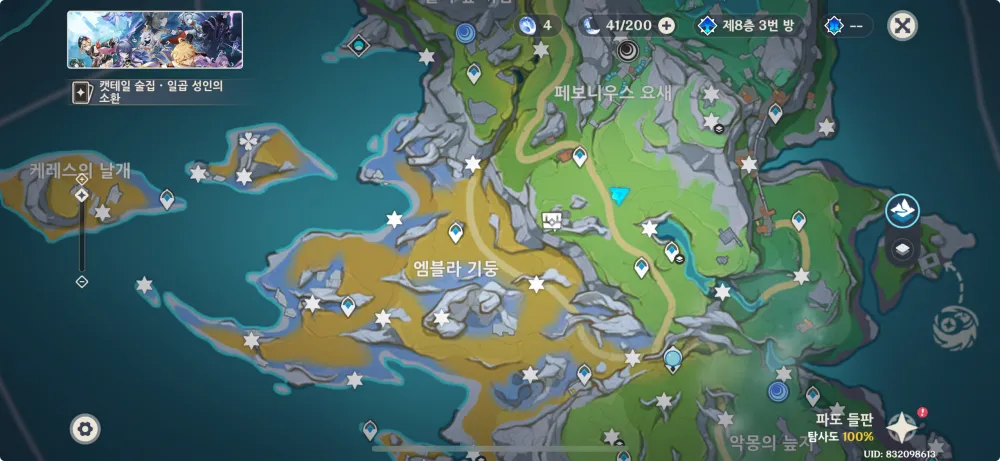The width and height of the screenshot is (1000, 461).
Task: Select the teleport waypoint at 엠블라 기둥
Action: [456, 233]
